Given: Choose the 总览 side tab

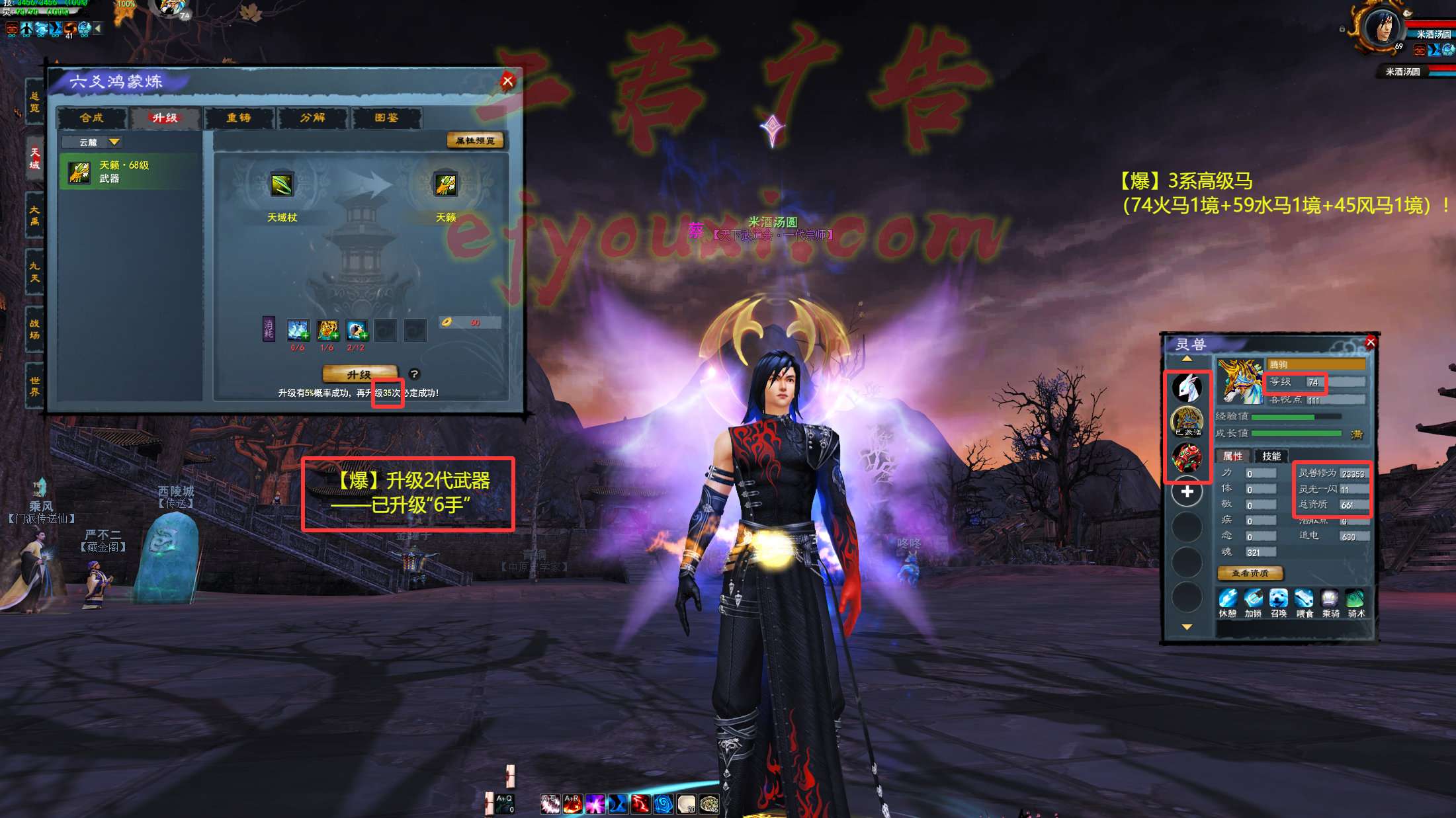Looking at the screenshot, I should tap(34, 102).
